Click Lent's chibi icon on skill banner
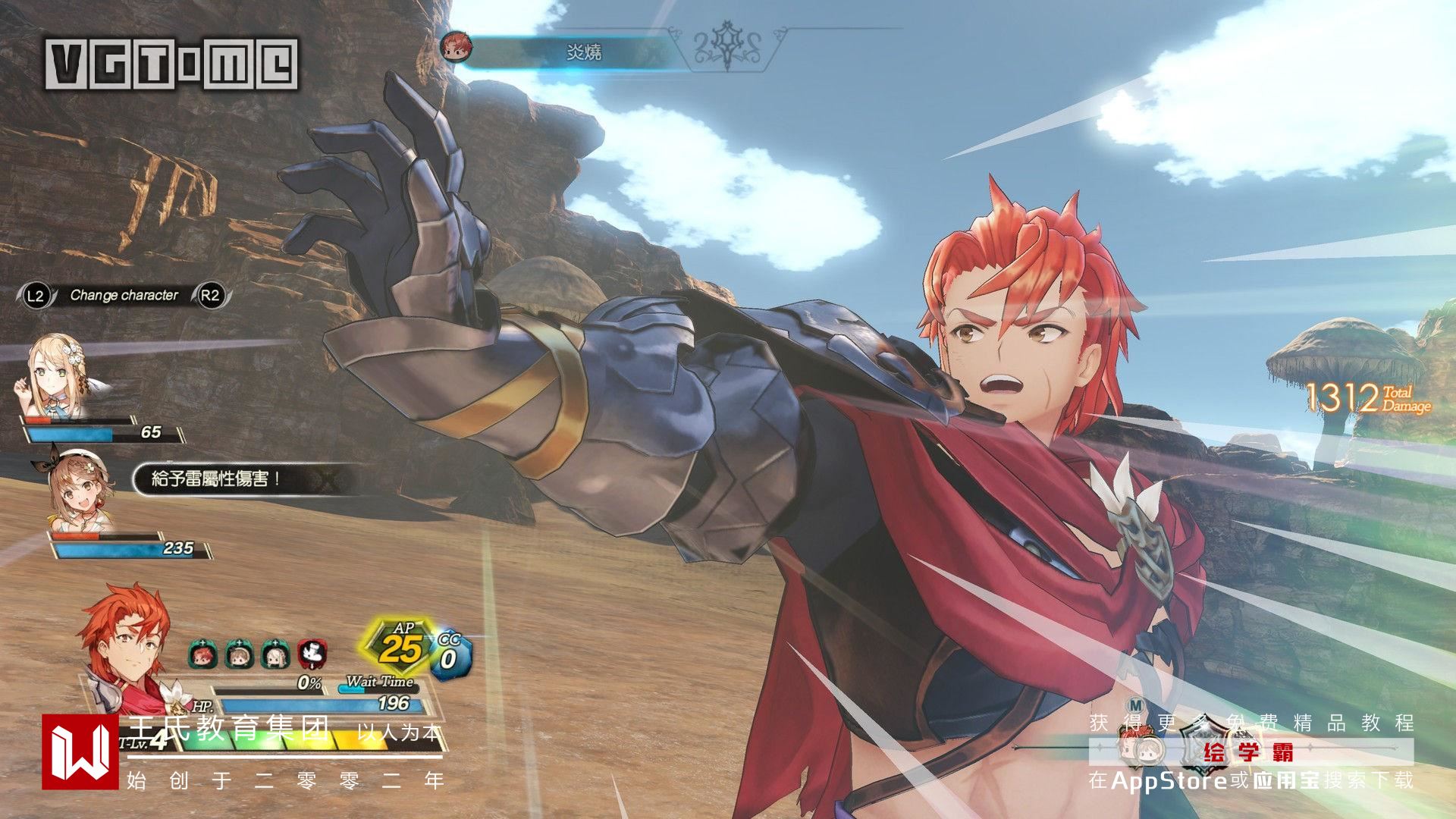The height and width of the screenshot is (819, 1456). click(457, 47)
